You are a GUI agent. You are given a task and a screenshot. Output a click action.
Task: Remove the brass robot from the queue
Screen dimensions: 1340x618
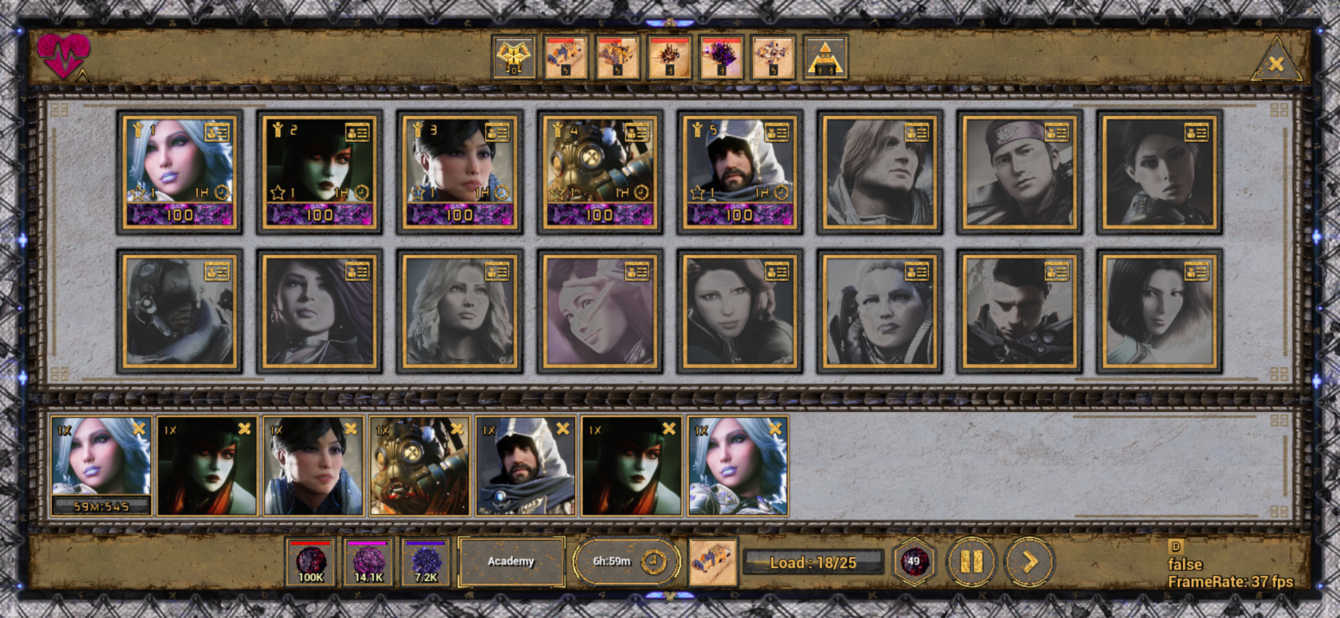[x=457, y=429]
